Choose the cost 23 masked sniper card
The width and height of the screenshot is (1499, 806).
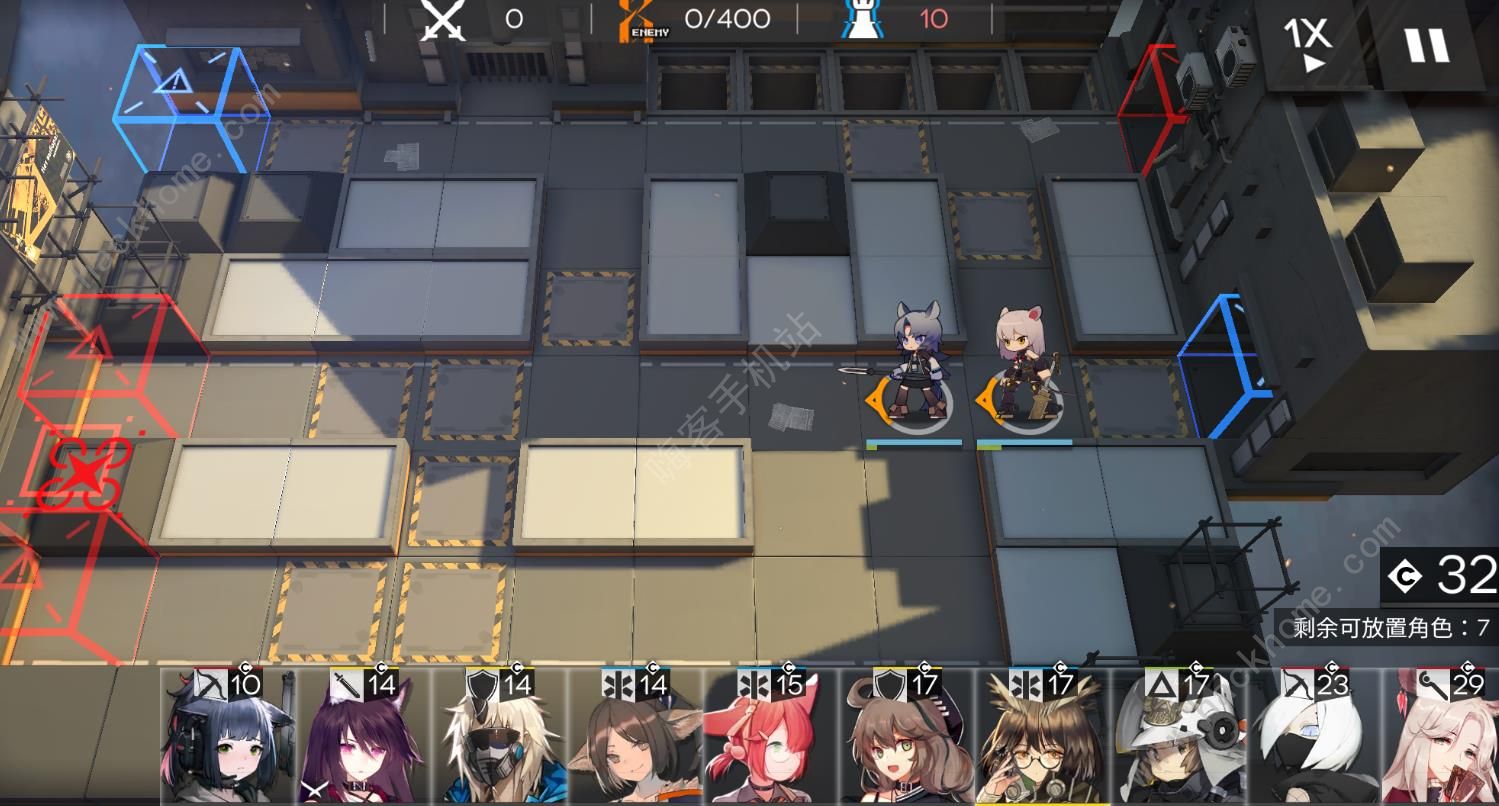[x=1315, y=738]
